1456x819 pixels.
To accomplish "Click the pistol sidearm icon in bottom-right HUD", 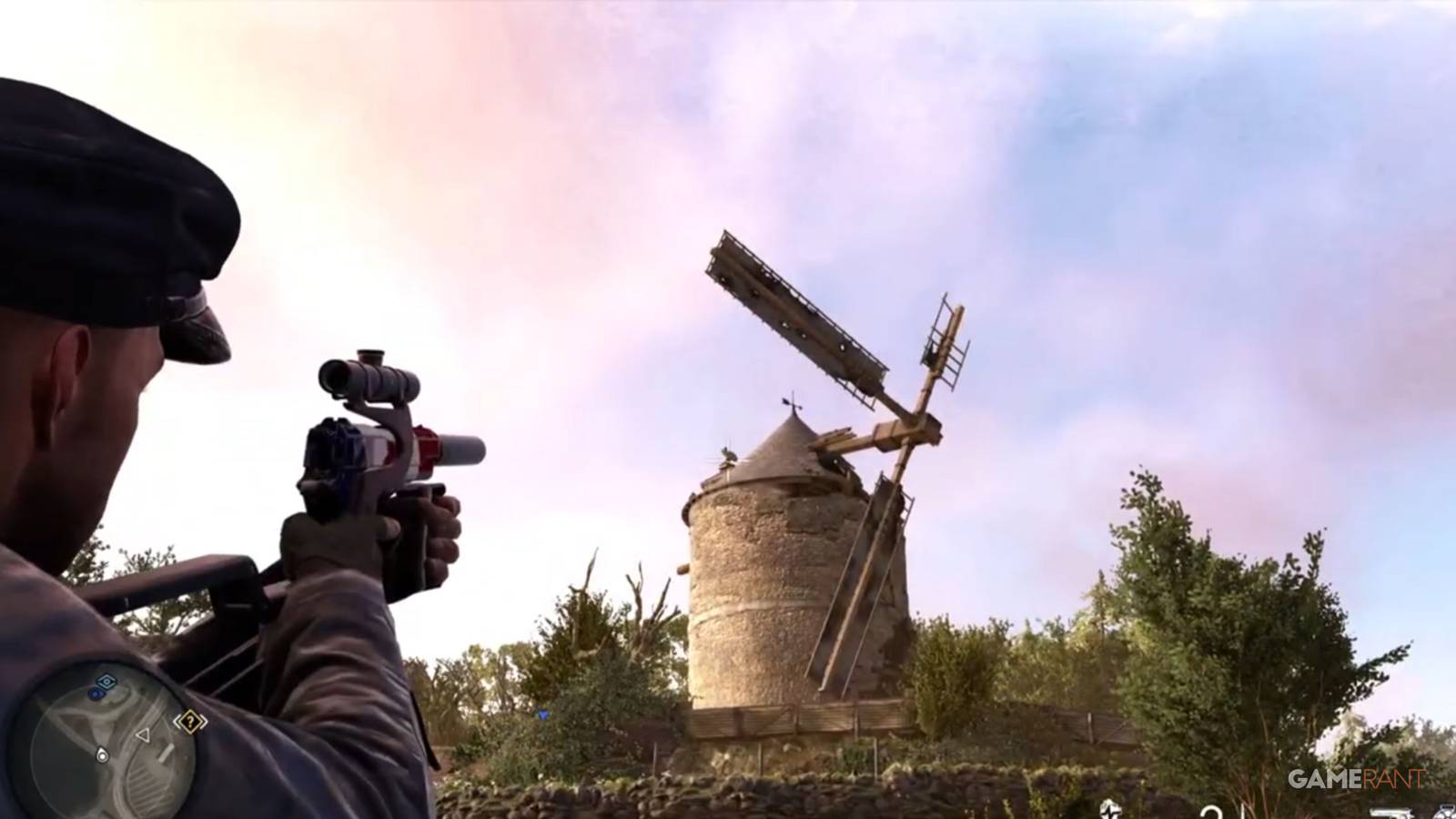I will pos(1392,810).
